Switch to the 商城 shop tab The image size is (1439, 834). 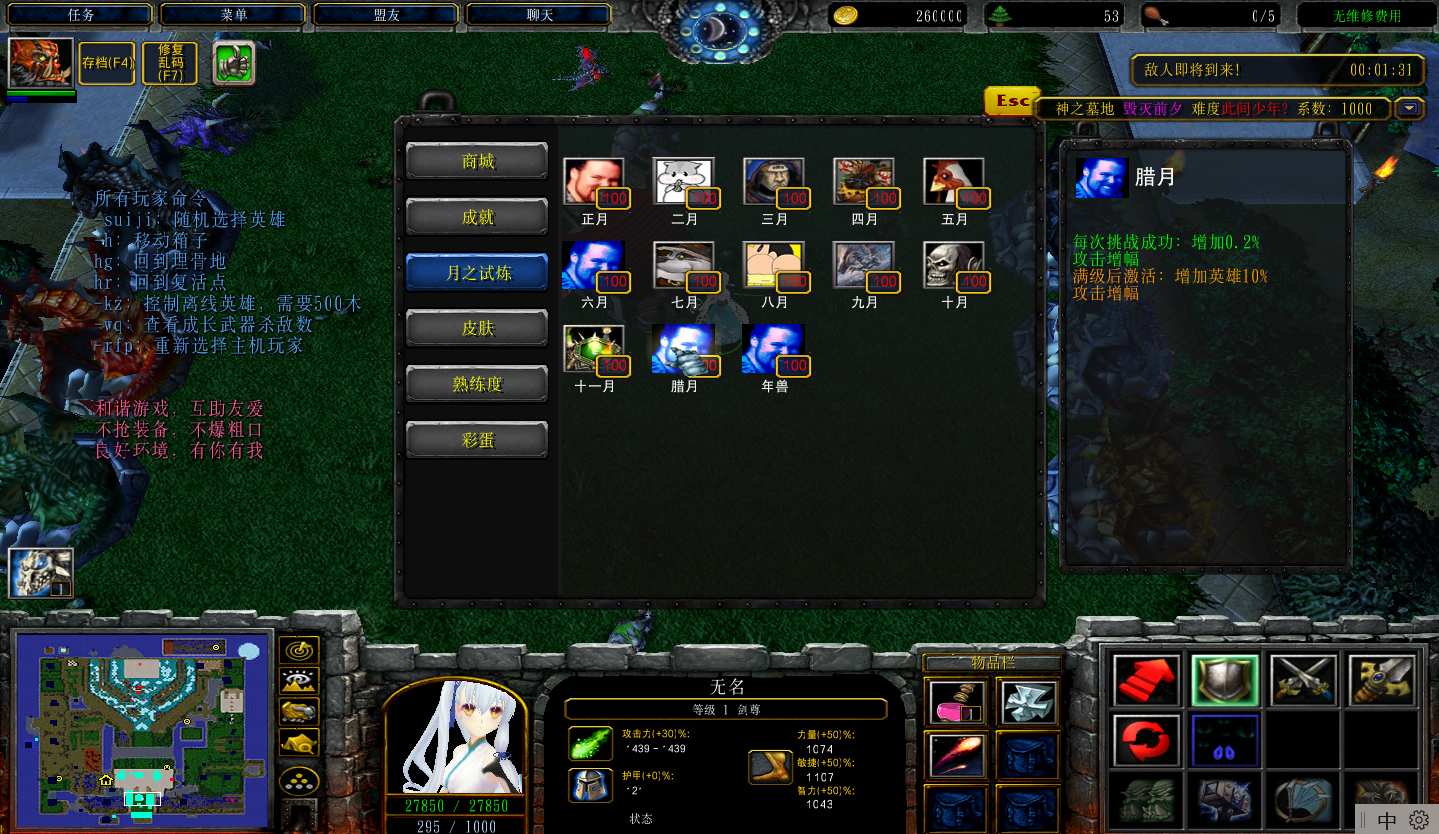[x=477, y=162]
